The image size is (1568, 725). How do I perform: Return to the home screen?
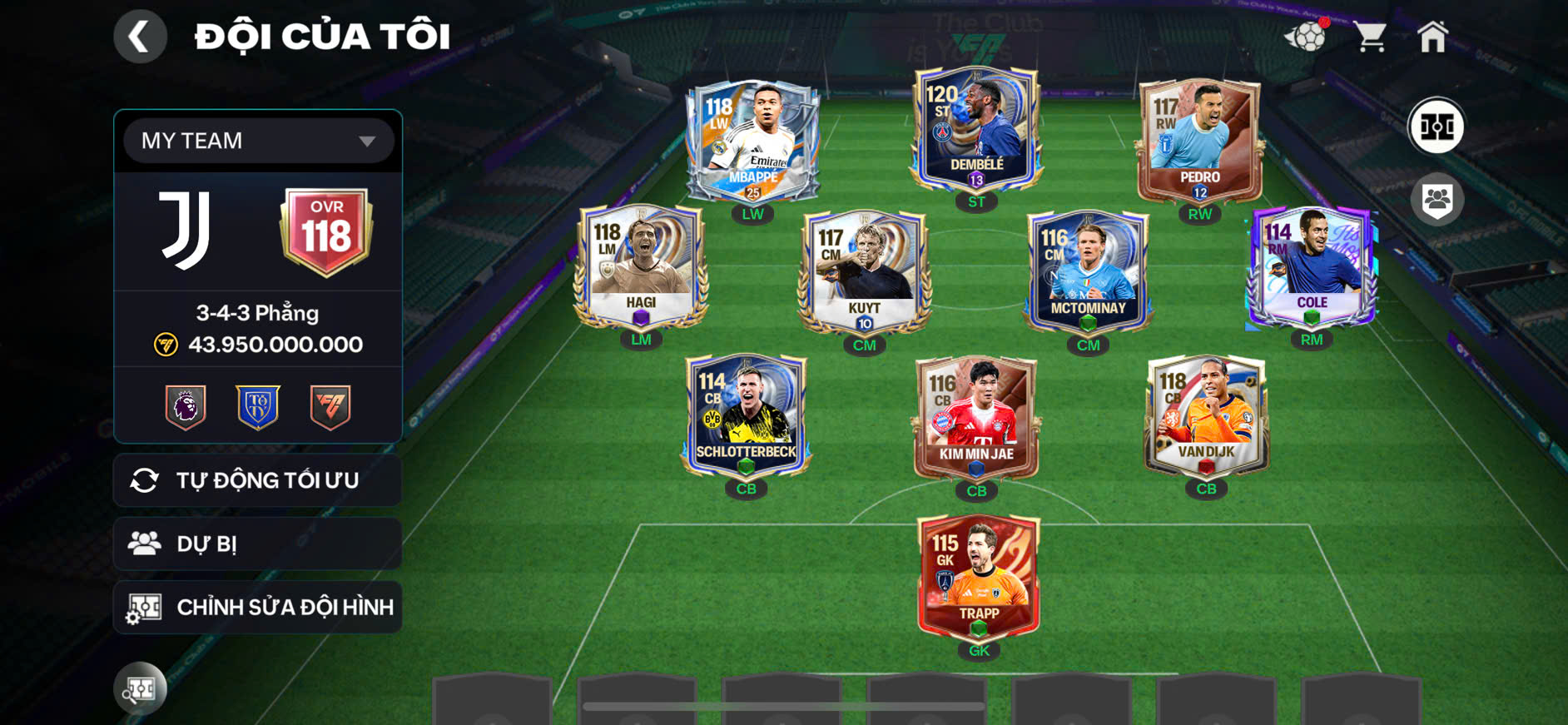coord(1432,37)
